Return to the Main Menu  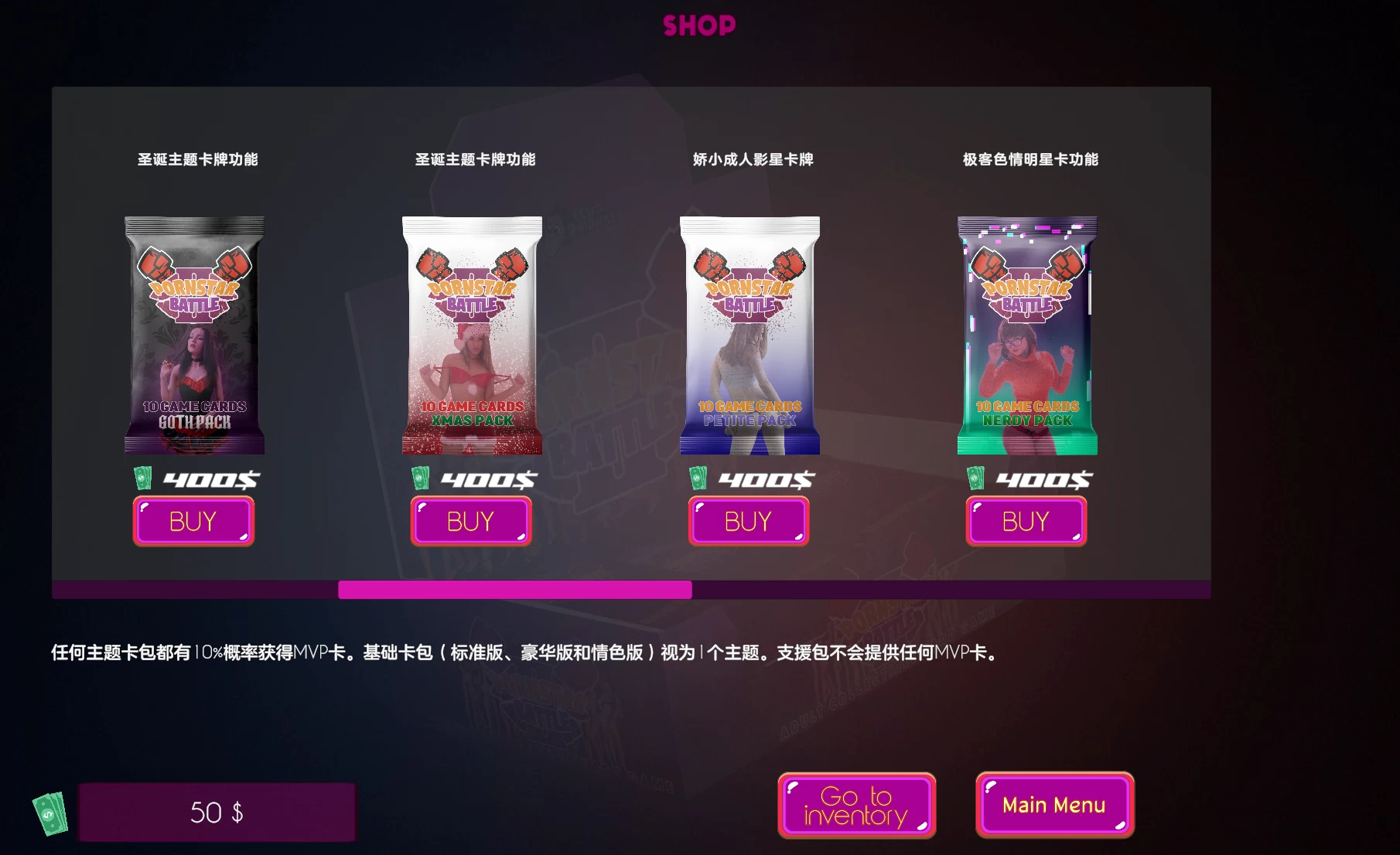coord(1054,805)
